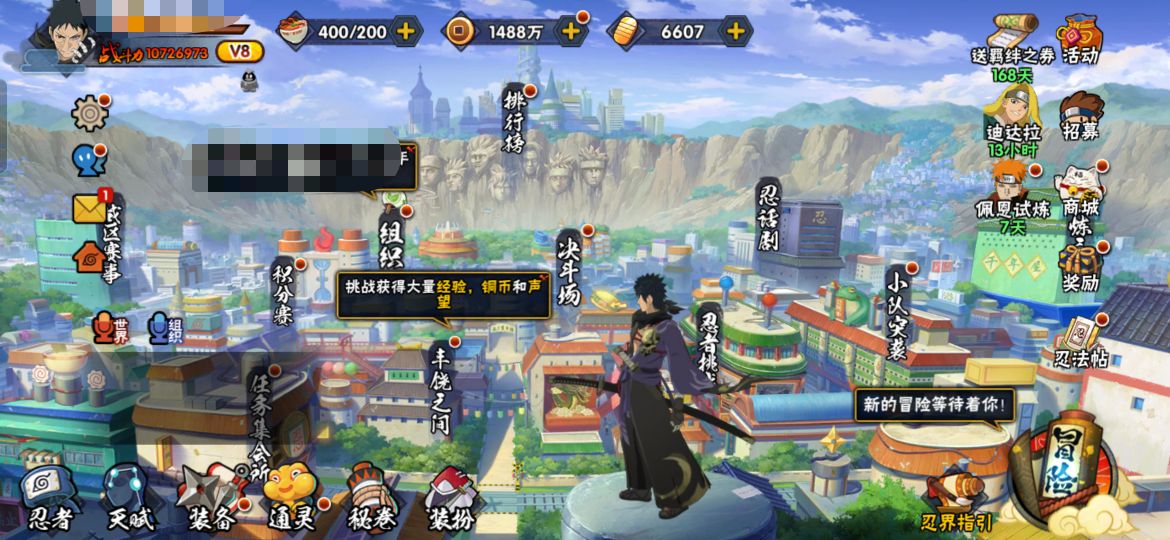Open the 通灵 summoning menu
This screenshot has height=540, width=1170.
click(290, 496)
